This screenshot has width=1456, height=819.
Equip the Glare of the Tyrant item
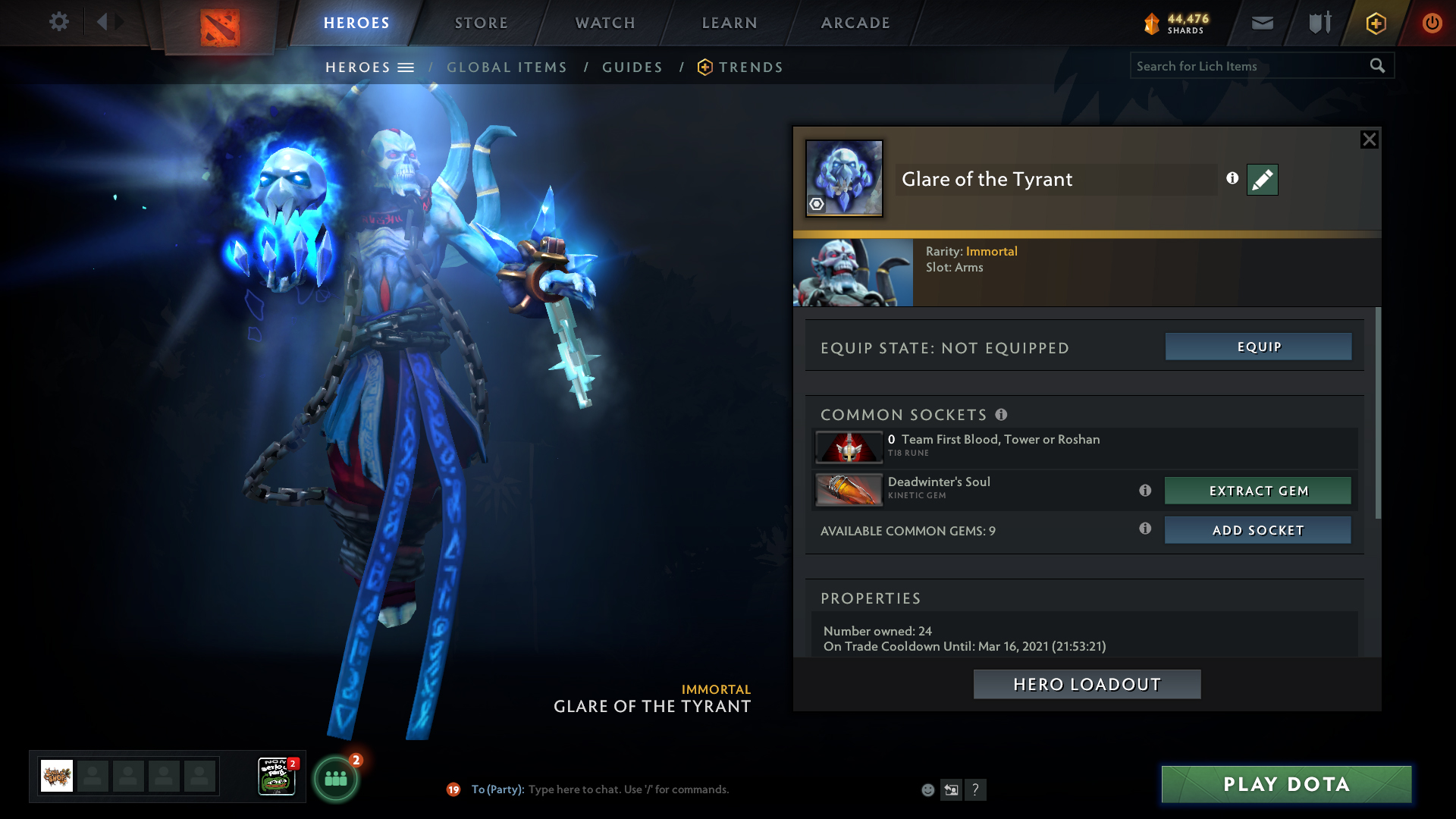click(1258, 347)
